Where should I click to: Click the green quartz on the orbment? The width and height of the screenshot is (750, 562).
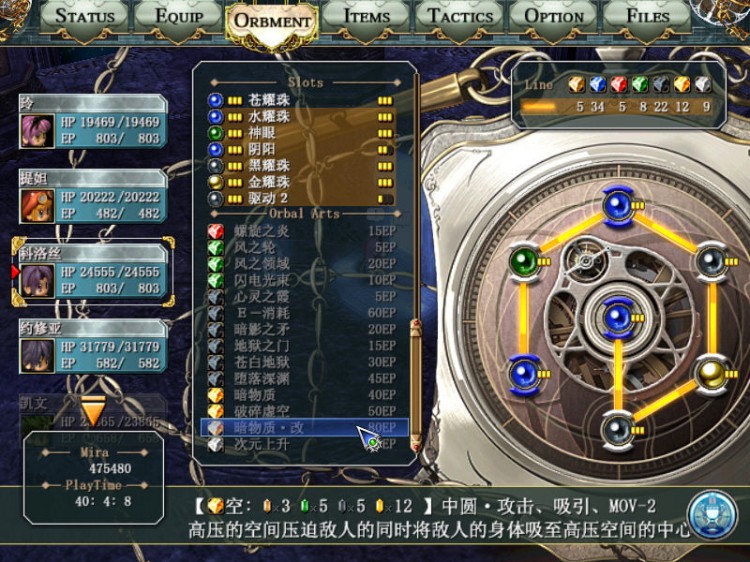pos(524,261)
